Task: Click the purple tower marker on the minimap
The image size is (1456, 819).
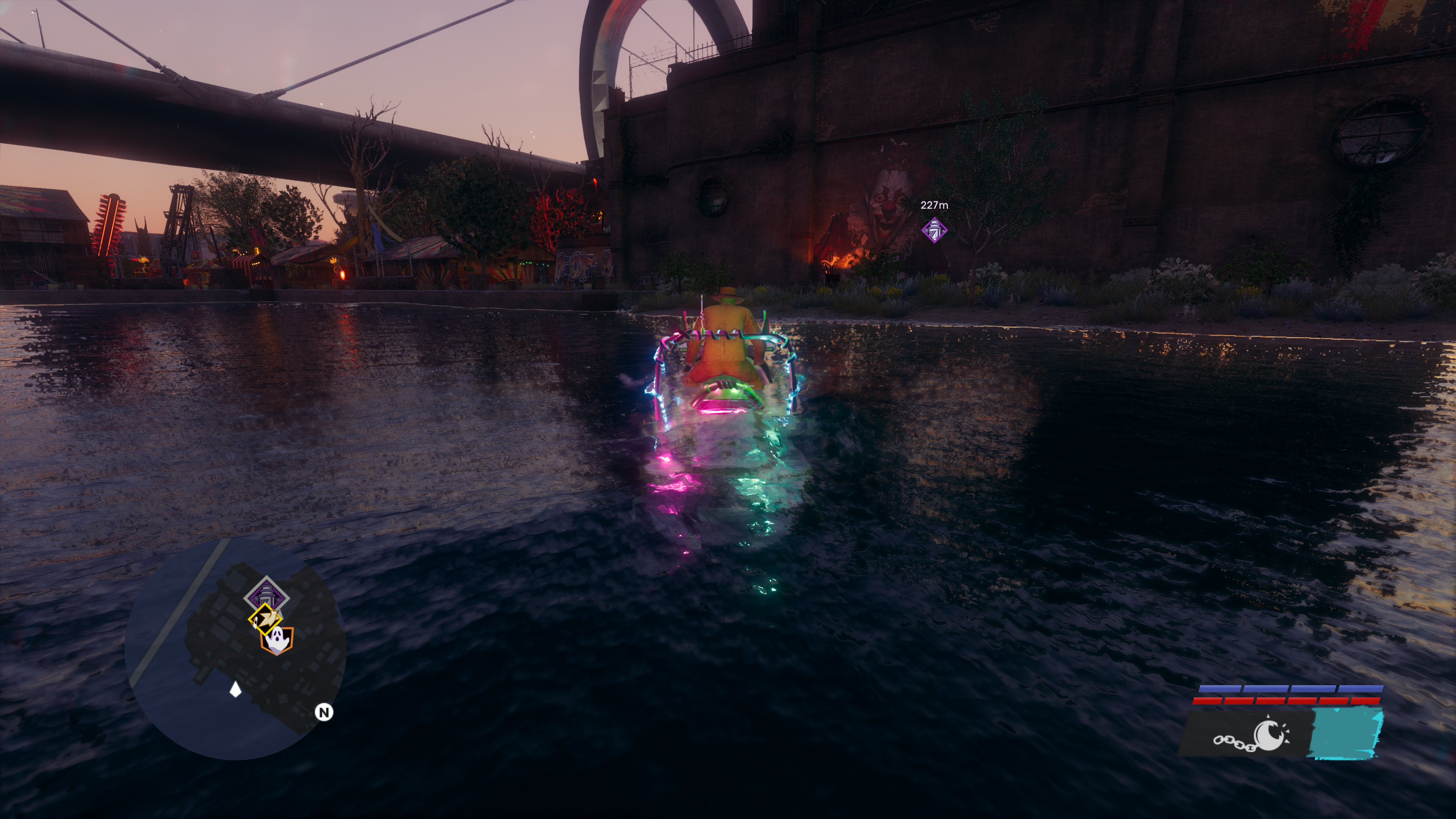Action: pyautogui.click(x=266, y=595)
